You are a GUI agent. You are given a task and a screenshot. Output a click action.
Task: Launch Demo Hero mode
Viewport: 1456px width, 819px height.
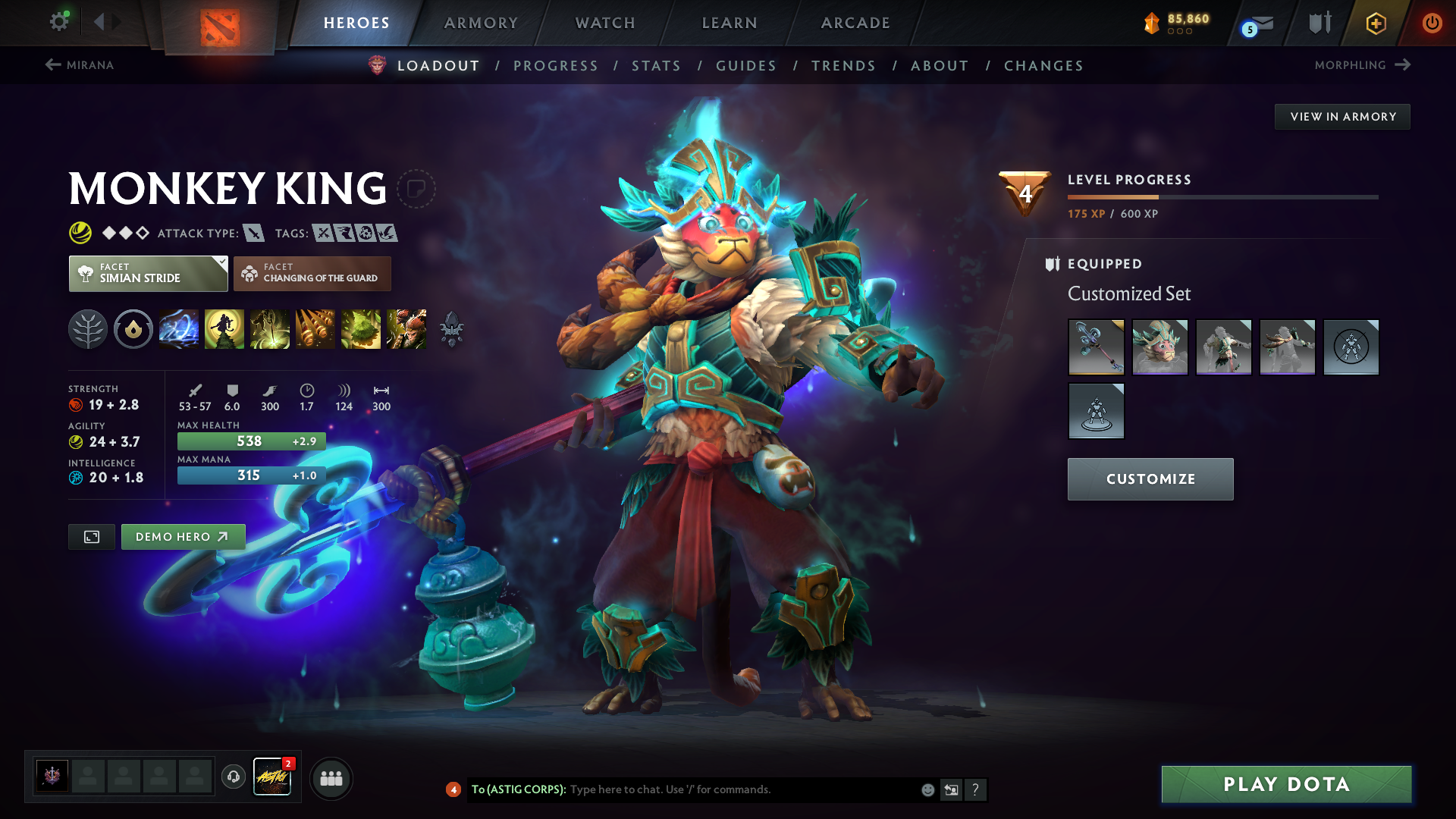pyautogui.click(x=183, y=537)
